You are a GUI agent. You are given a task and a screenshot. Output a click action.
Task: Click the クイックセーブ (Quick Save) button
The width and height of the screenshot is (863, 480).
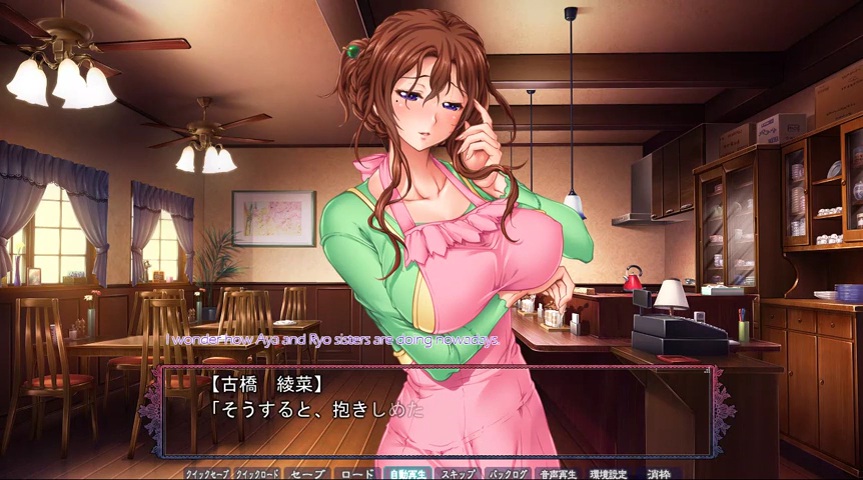[208, 473]
